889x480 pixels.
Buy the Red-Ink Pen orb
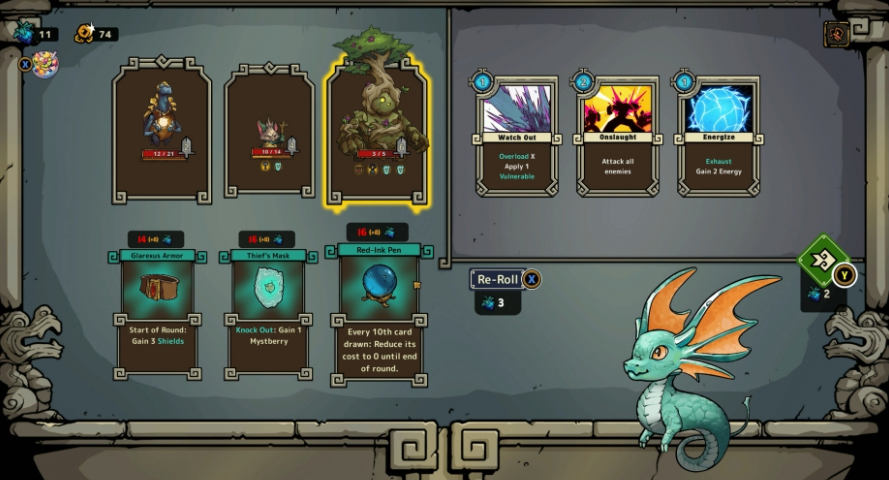(x=378, y=312)
